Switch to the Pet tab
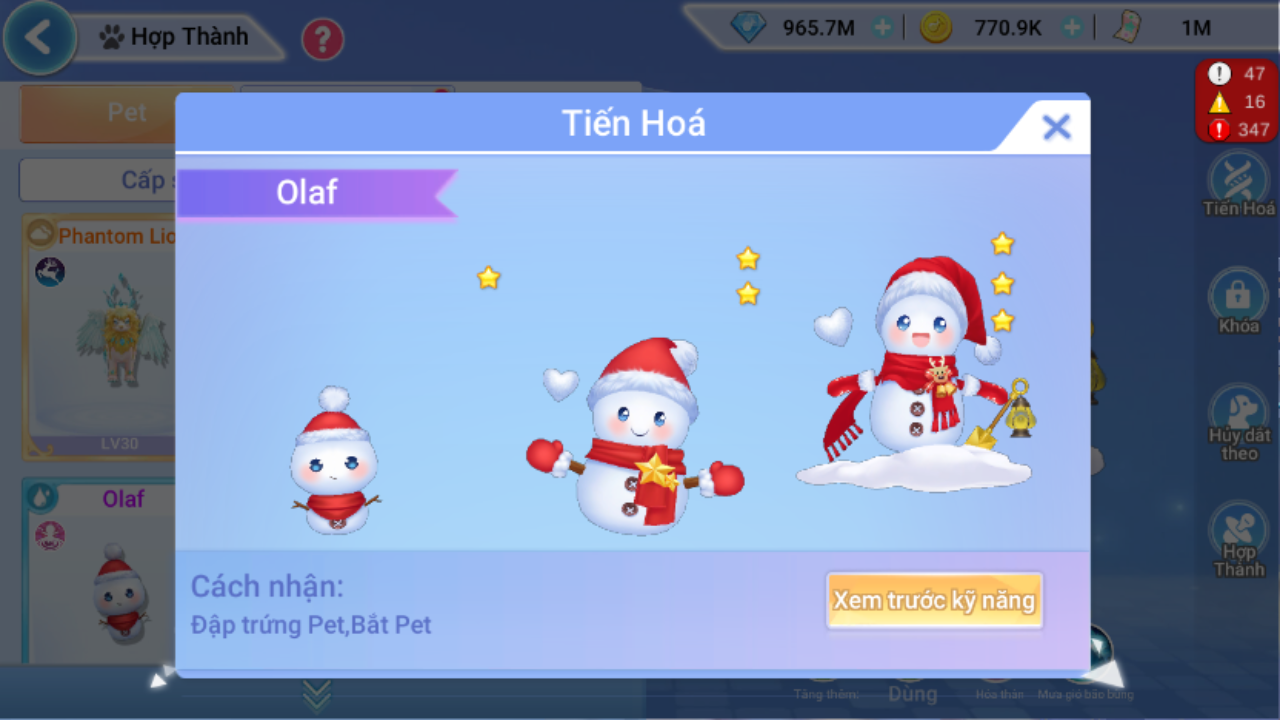Viewport: 1280px width, 720px height. click(126, 112)
